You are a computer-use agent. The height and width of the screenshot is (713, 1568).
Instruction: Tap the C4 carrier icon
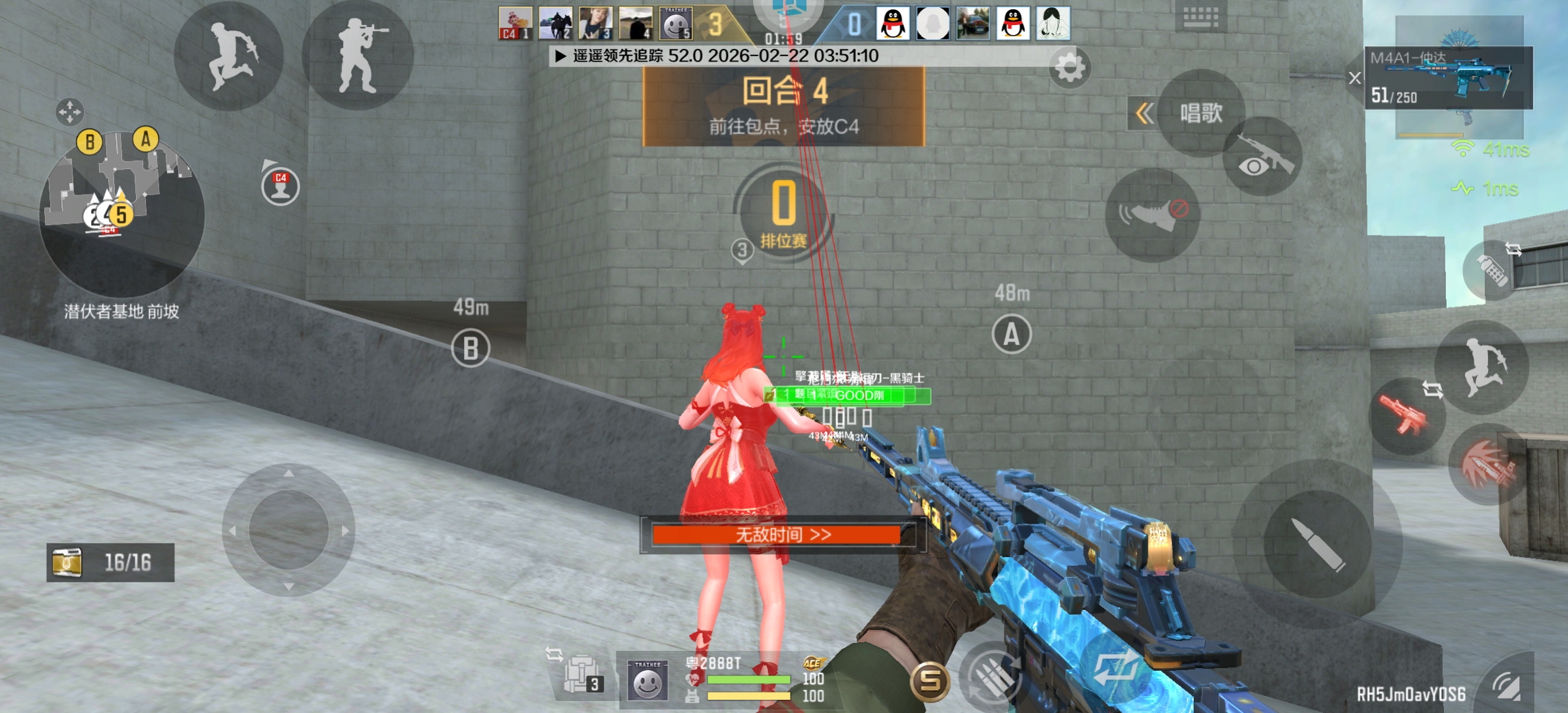pyautogui.click(x=280, y=186)
